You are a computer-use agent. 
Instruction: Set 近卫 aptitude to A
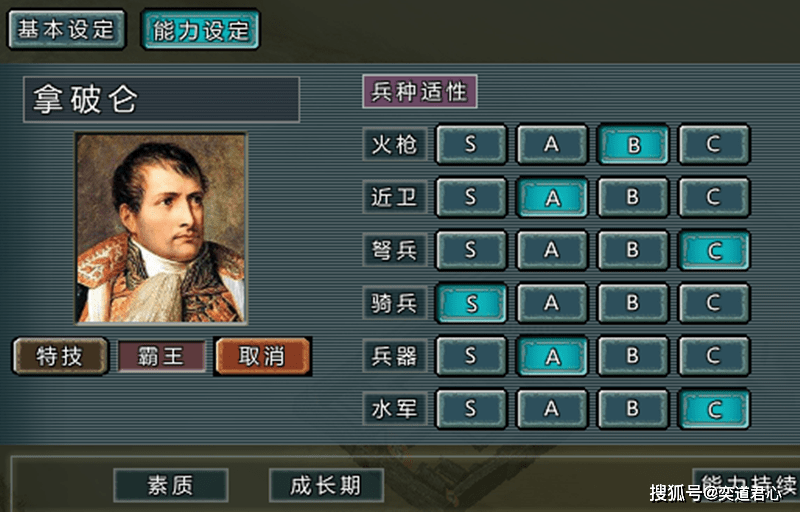[551, 197]
